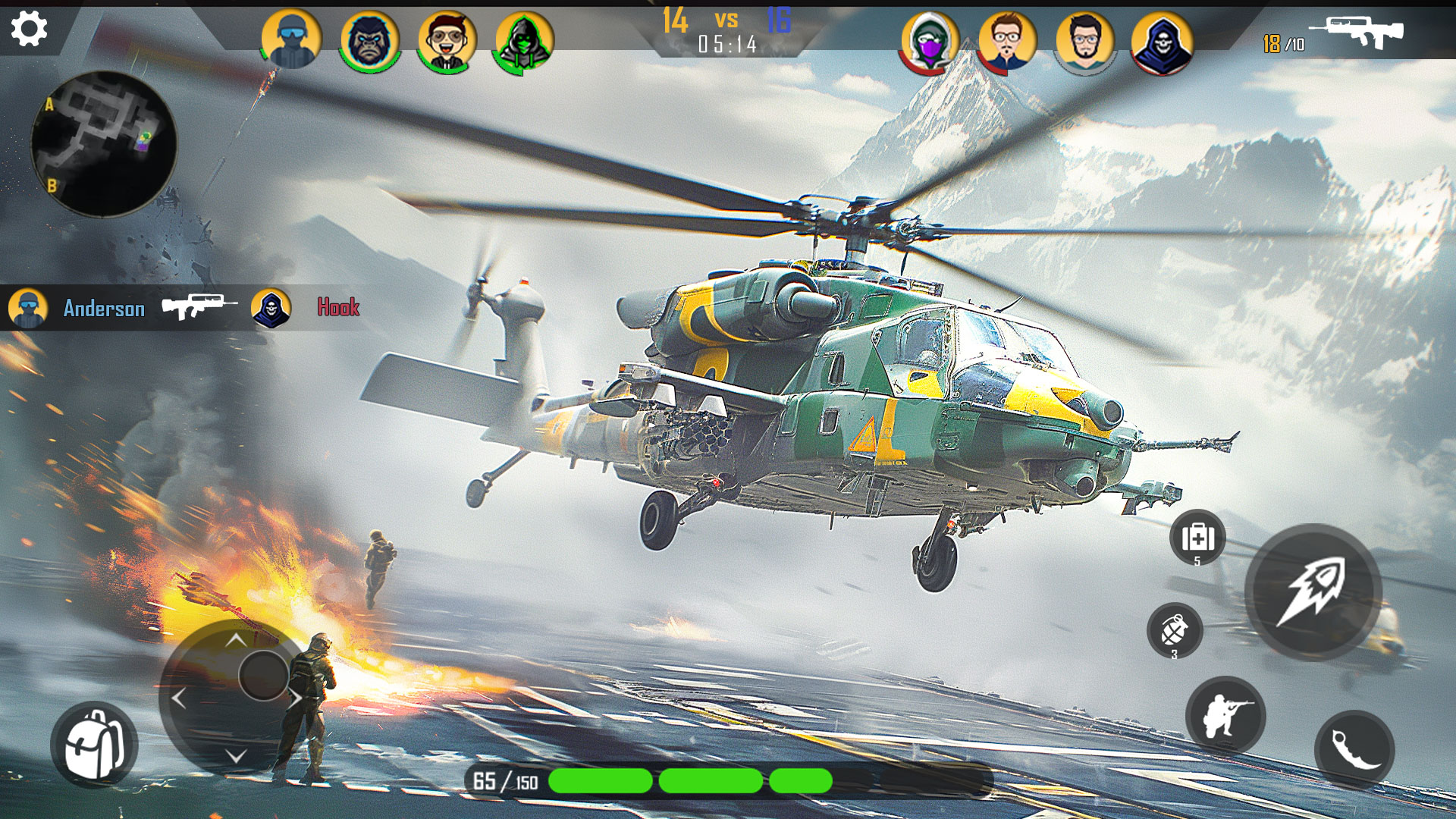Viewport: 1456px width, 819px height.
Task: Tap the joystick up arrow
Action: tap(236, 640)
